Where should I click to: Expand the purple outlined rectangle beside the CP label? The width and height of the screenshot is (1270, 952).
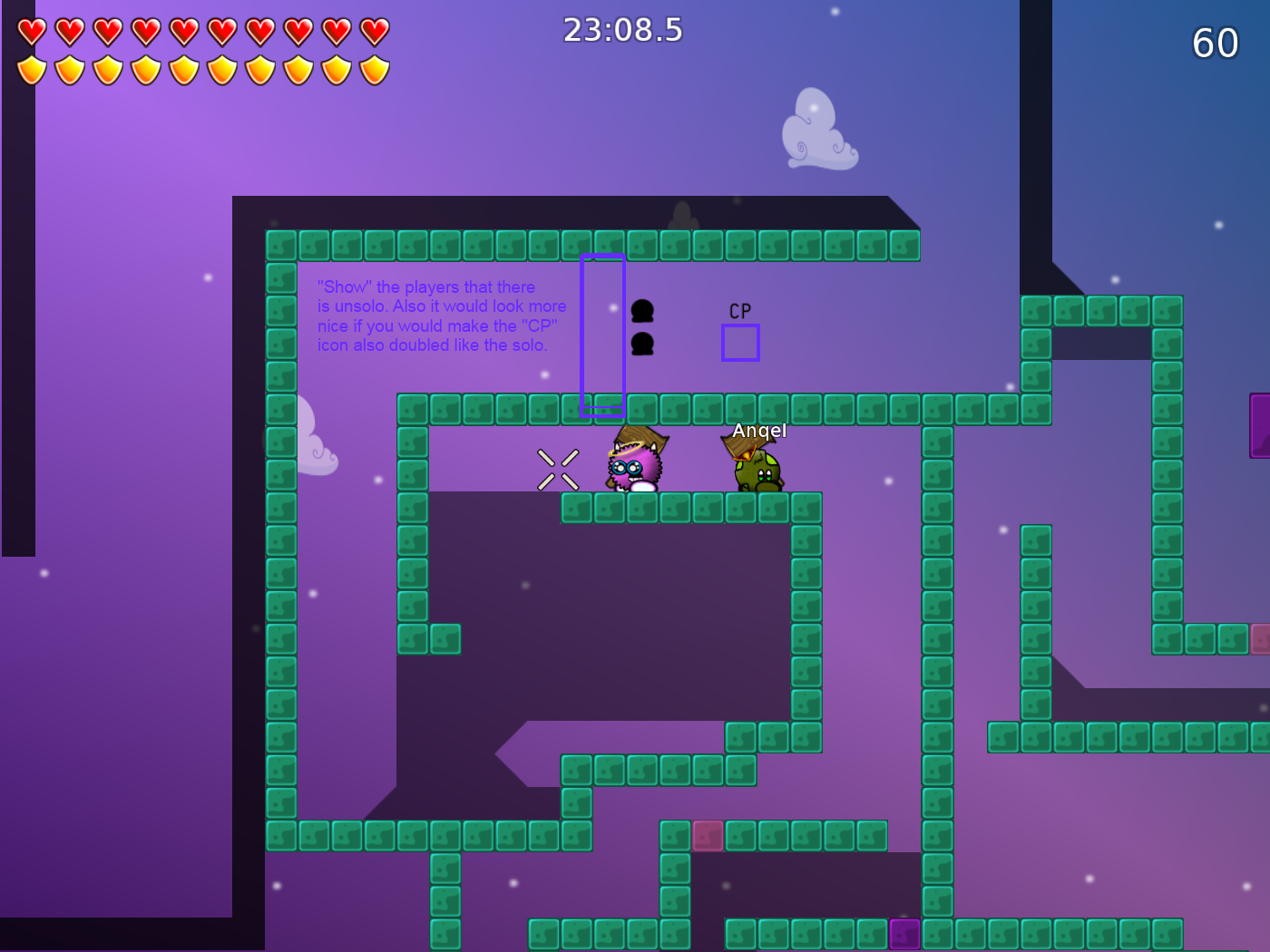[740, 344]
